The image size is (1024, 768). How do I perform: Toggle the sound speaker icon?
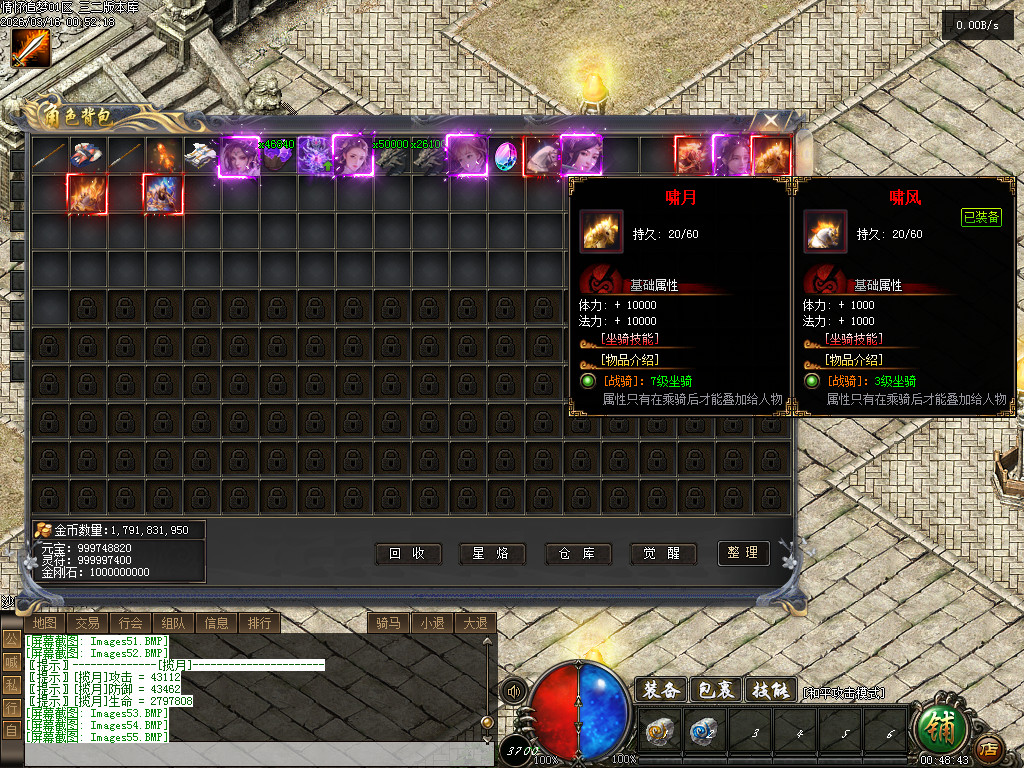(x=514, y=691)
